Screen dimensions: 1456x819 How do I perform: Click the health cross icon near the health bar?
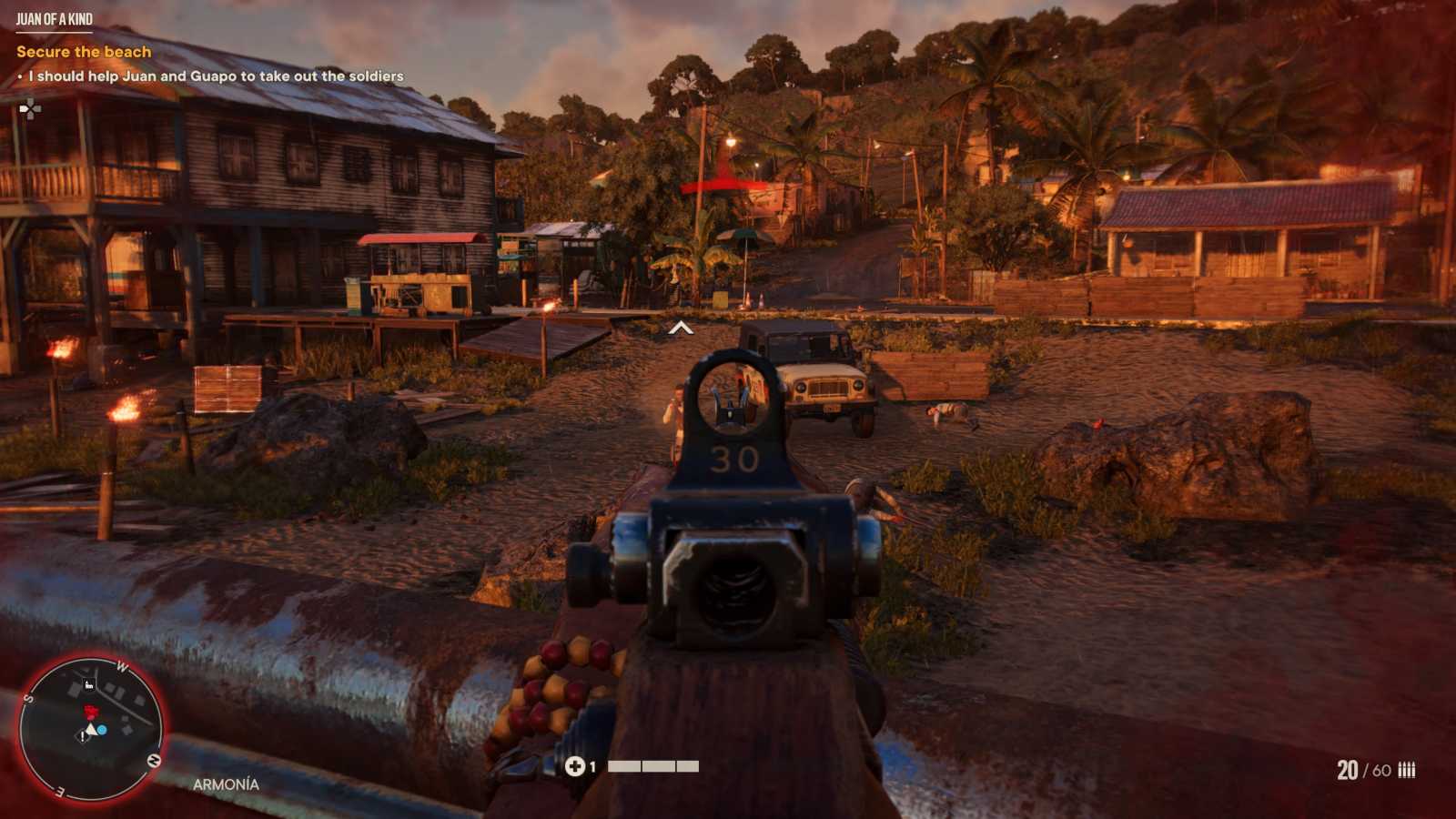pos(575,765)
